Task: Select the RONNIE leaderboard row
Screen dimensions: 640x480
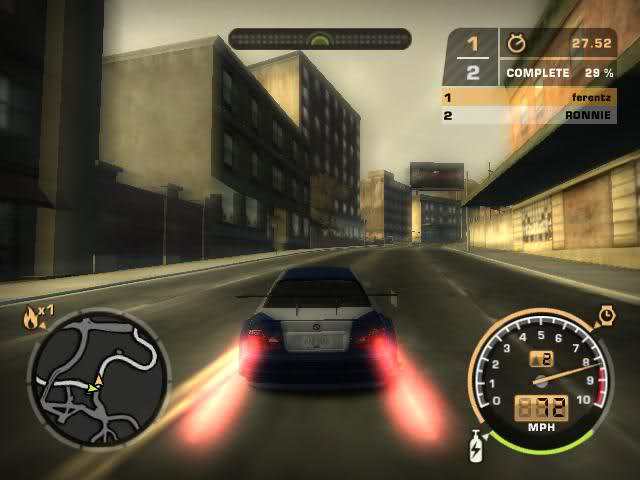Action: pyautogui.click(x=529, y=115)
